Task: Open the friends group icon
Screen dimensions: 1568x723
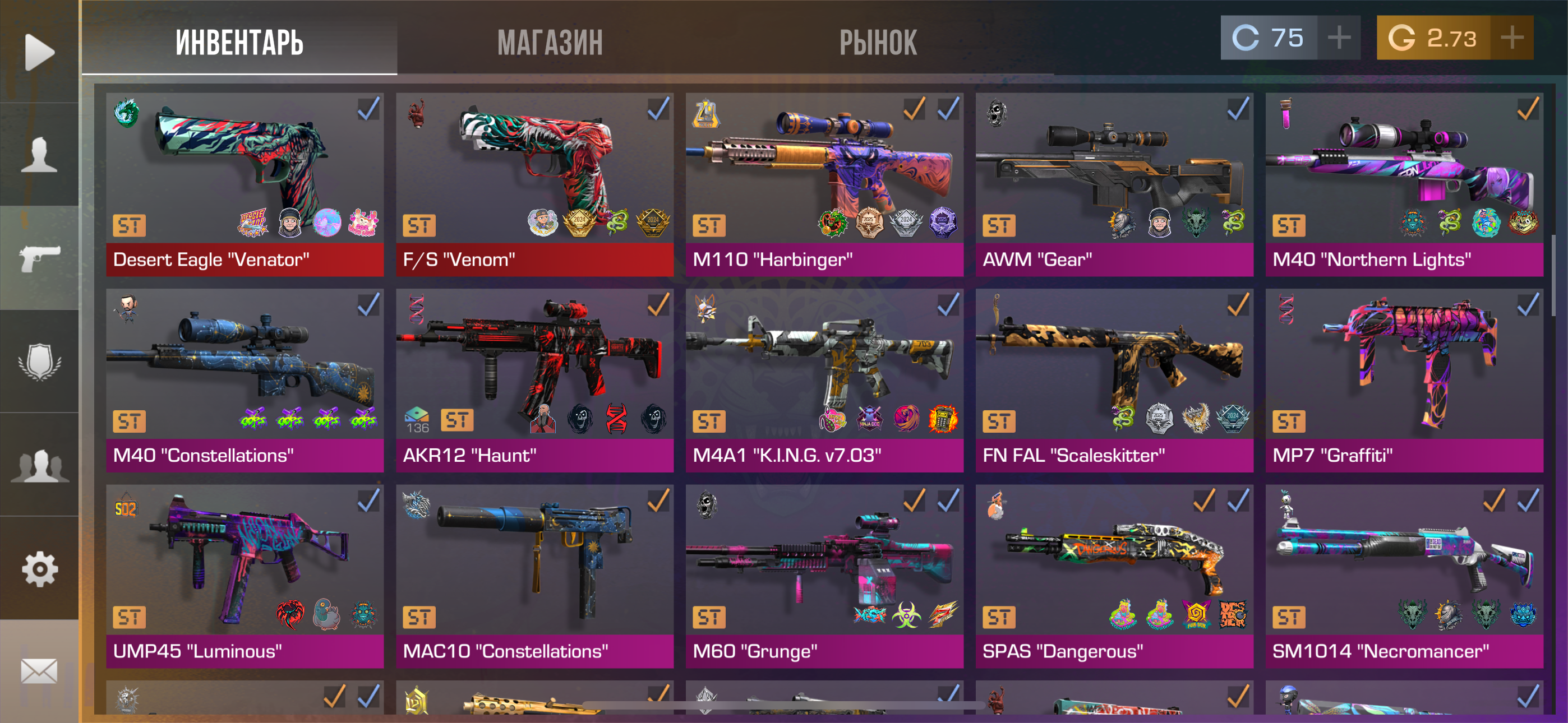Action: (40, 465)
